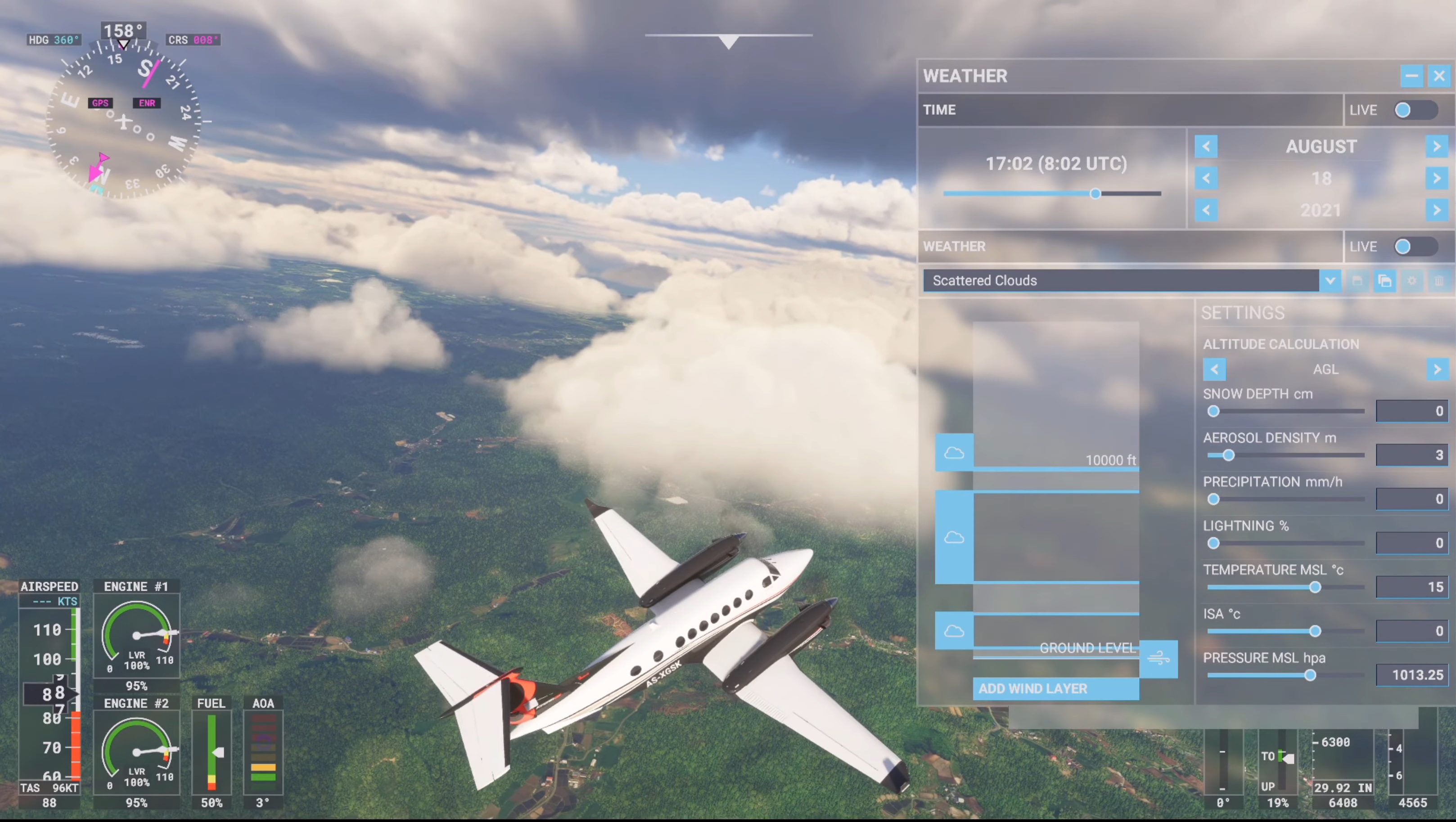Click the Pressure MSL value field

click(1411, 675)
